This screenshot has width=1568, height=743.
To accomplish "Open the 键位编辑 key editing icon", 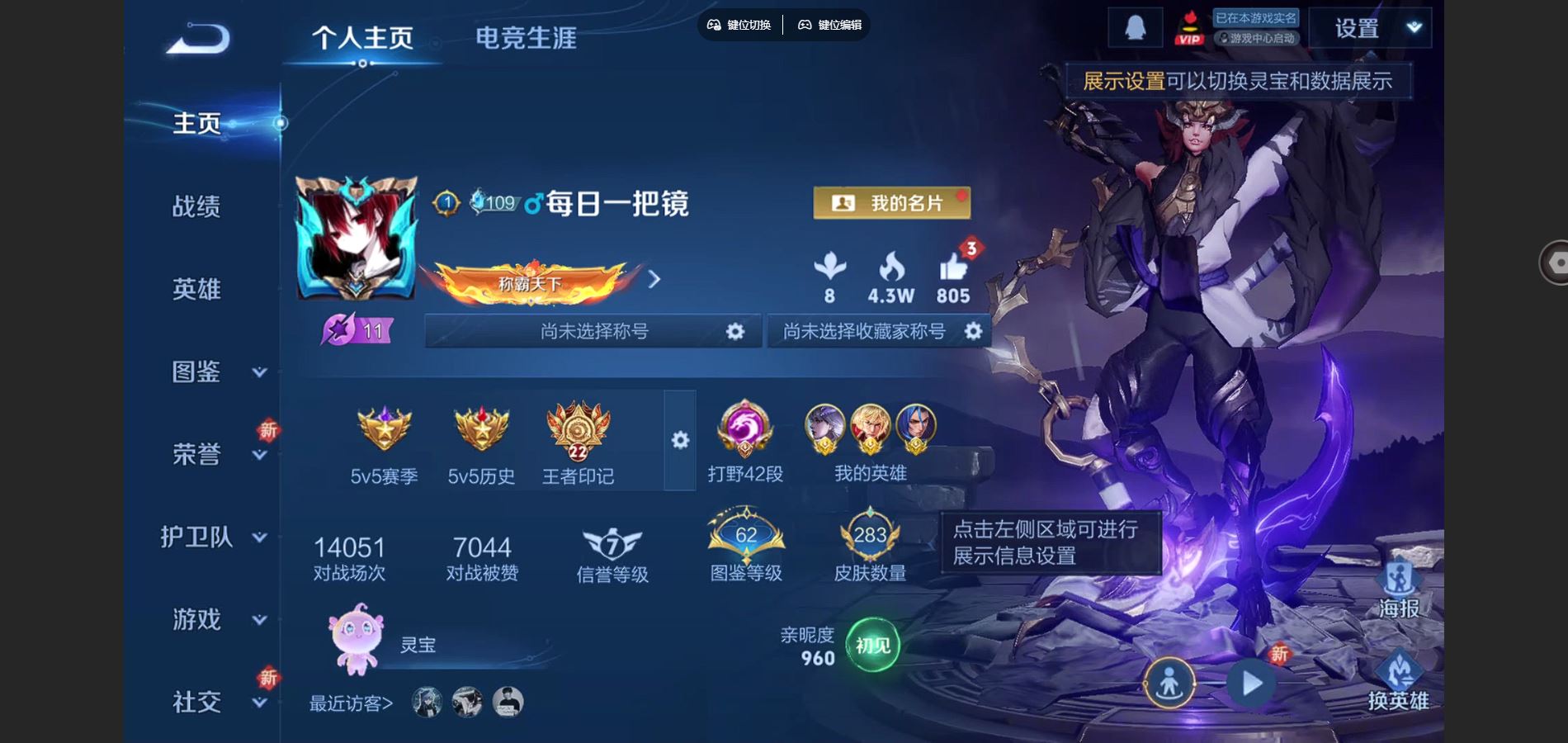I will tap(803, 26).
